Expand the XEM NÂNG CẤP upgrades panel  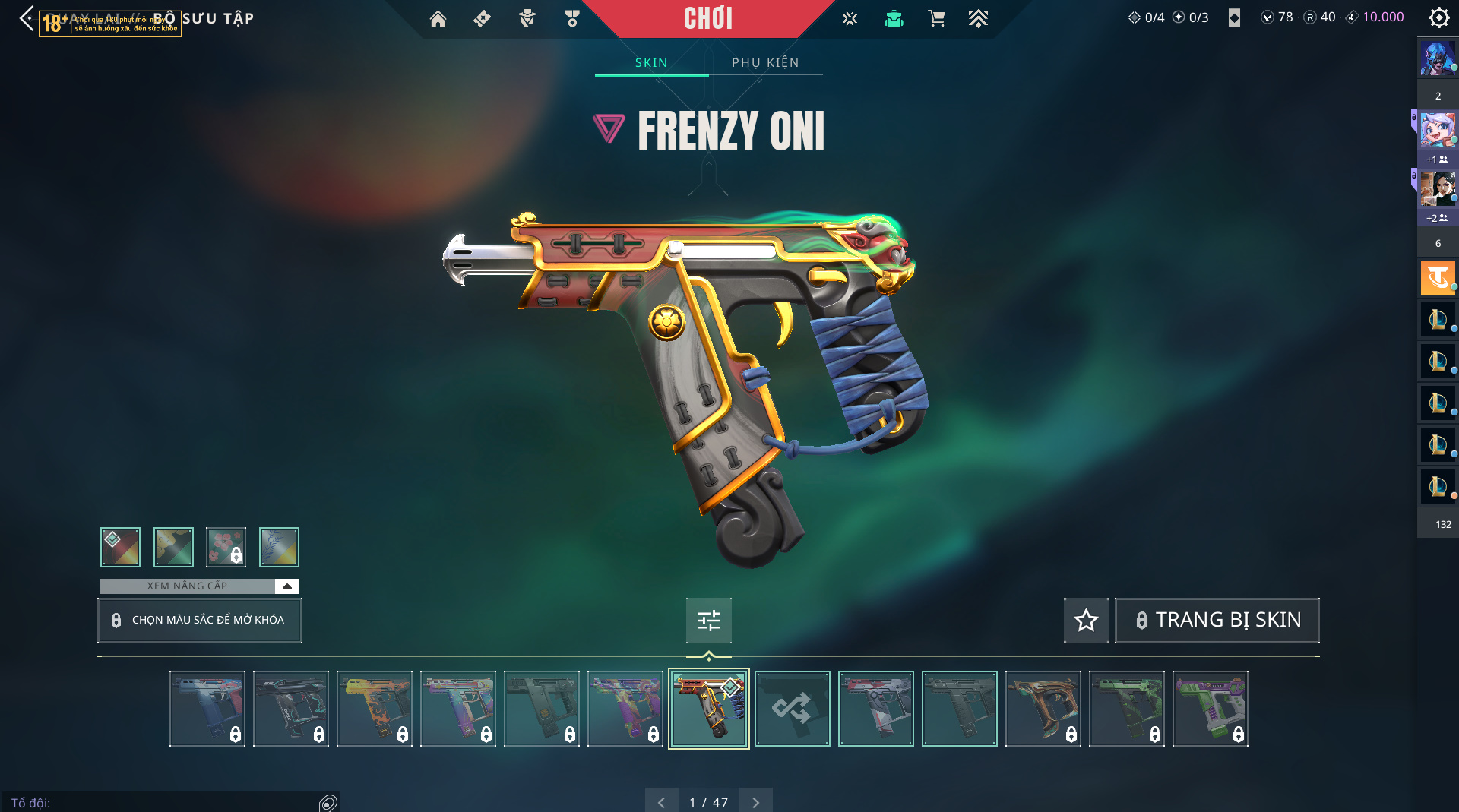[286, 586]
